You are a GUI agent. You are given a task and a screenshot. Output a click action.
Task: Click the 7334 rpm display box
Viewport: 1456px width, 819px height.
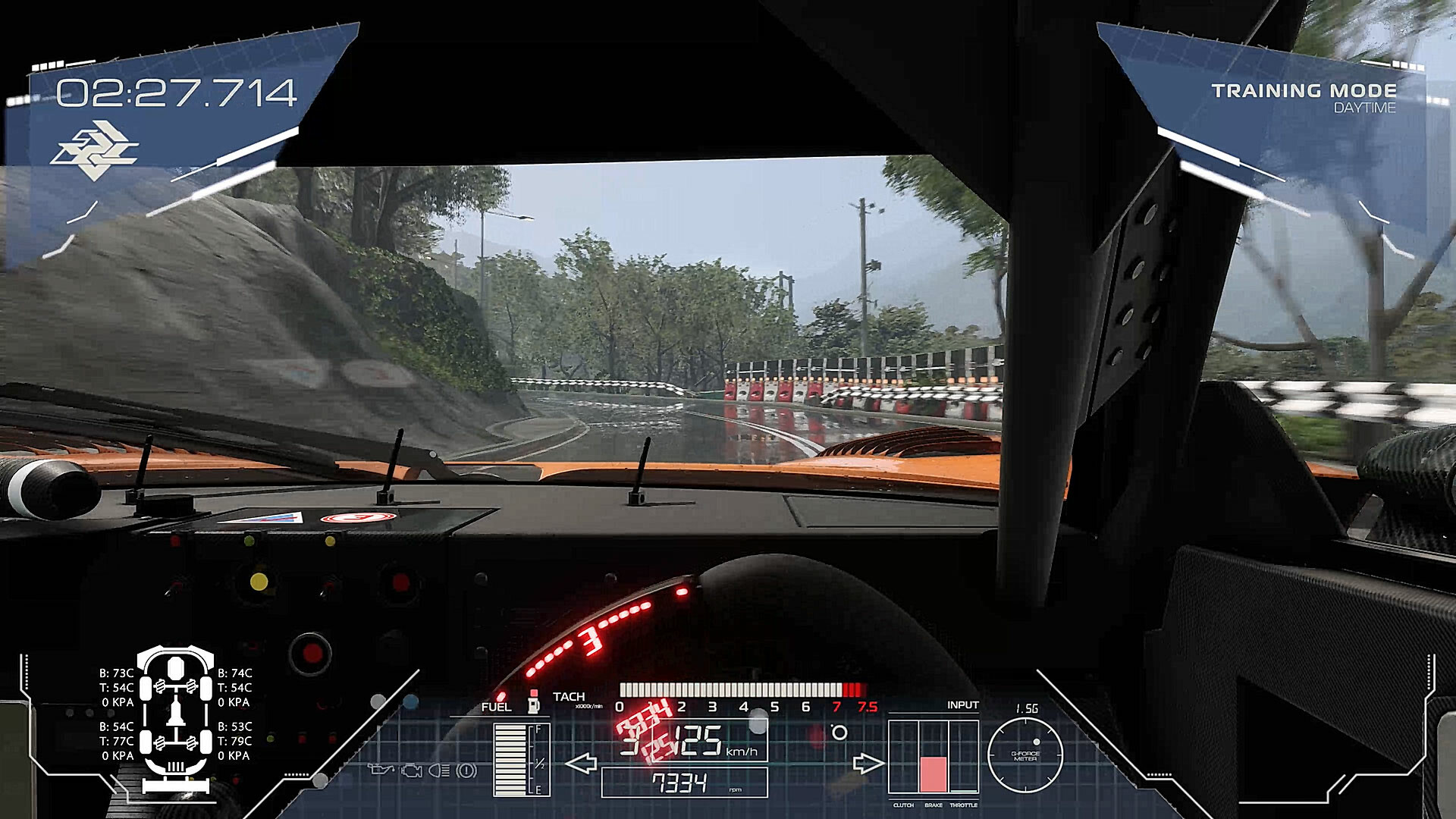pyautogui.click(x=684, y=781)
